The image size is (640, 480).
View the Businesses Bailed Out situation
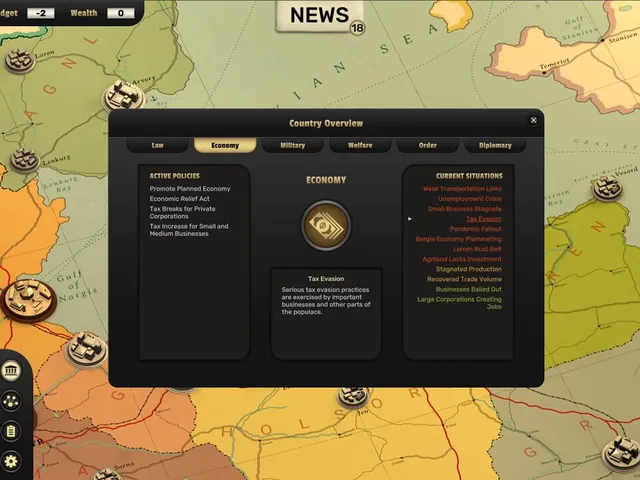[468, 289]
